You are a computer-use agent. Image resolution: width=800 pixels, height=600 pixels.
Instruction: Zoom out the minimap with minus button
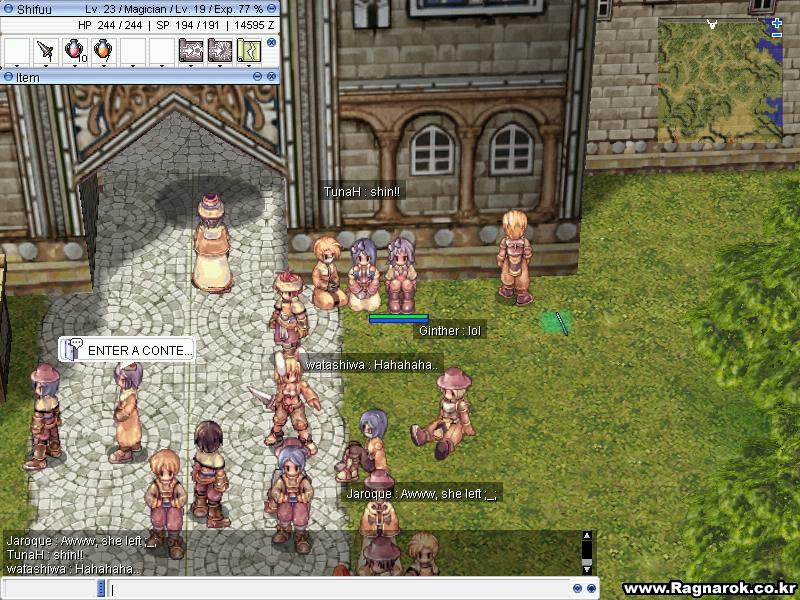[x=777, y=35]
